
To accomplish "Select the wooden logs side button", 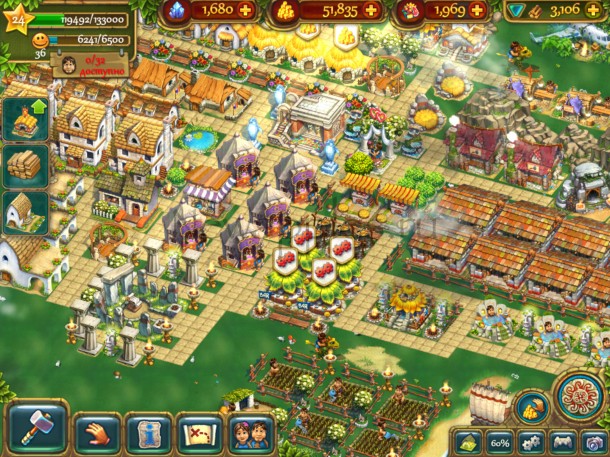I will pos(26,166).
